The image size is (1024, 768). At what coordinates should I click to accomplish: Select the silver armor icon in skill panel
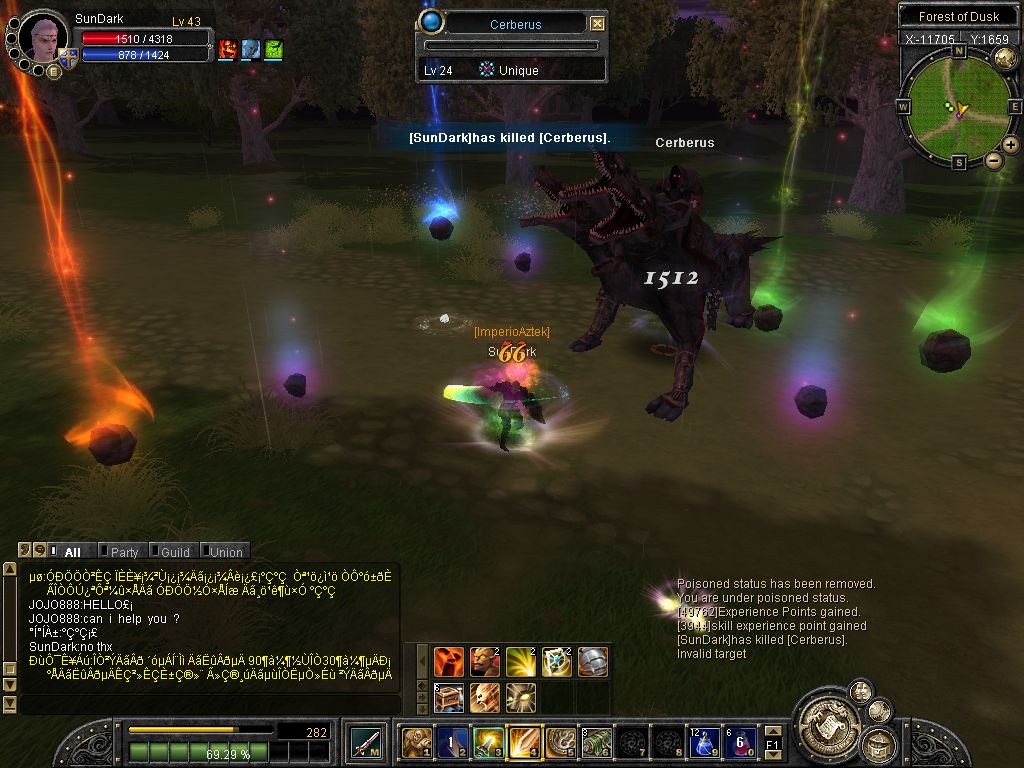(x=592, y=661)
